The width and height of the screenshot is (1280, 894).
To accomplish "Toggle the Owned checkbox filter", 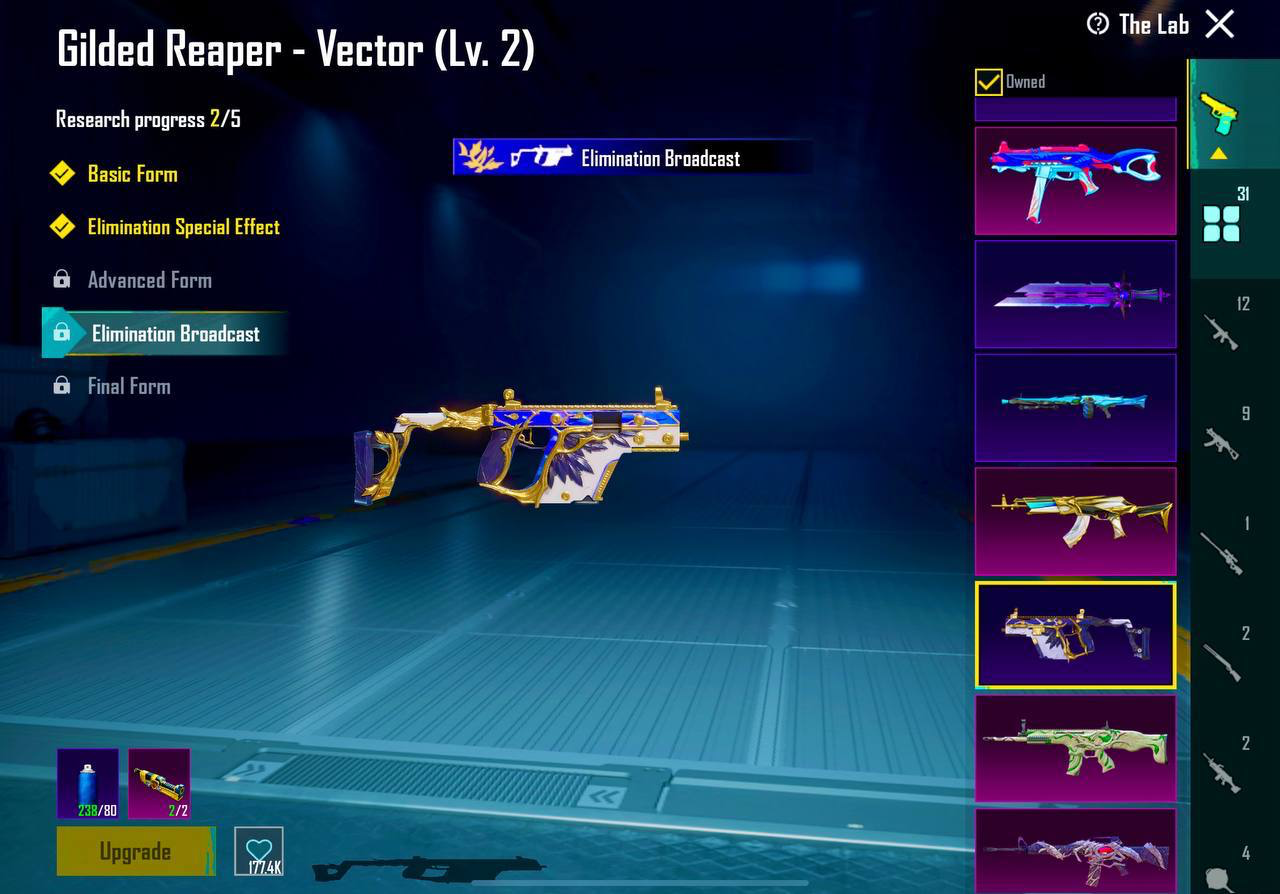I will click(989, 82).
